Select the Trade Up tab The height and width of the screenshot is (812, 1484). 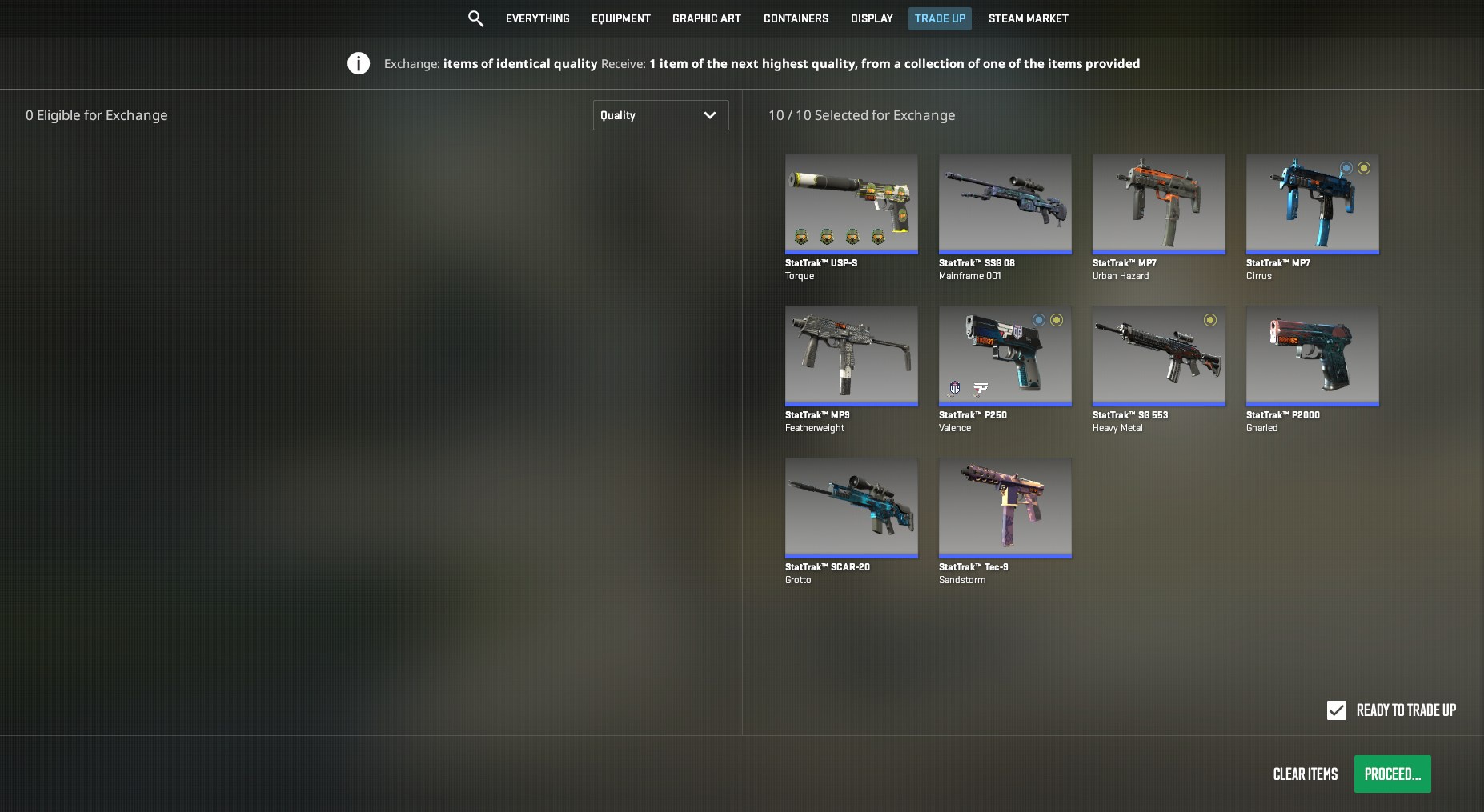click(939, 18)
